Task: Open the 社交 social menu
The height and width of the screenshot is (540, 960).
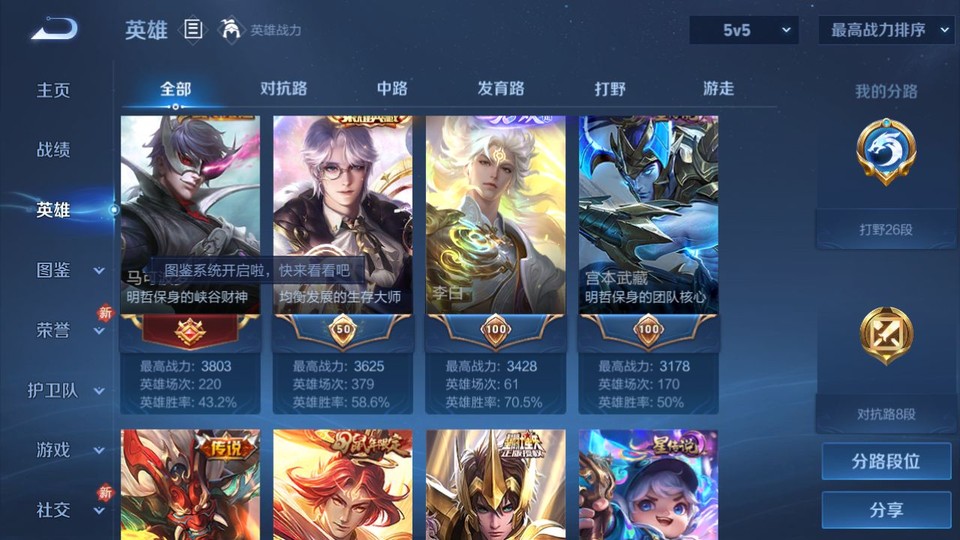Action: pyautogui.click(x=68, y=510)
